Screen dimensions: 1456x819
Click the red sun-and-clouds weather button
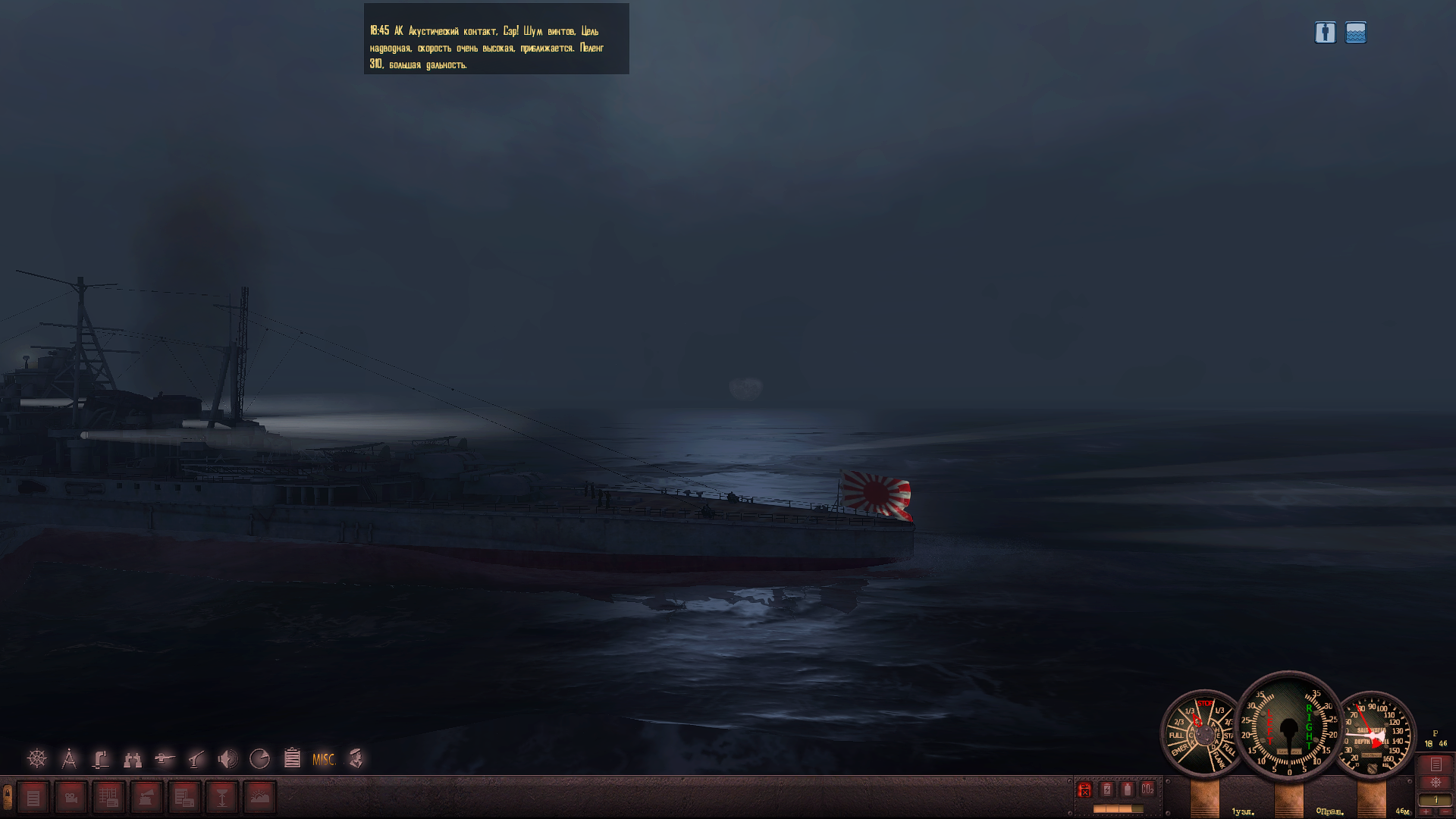coord(259,798)
